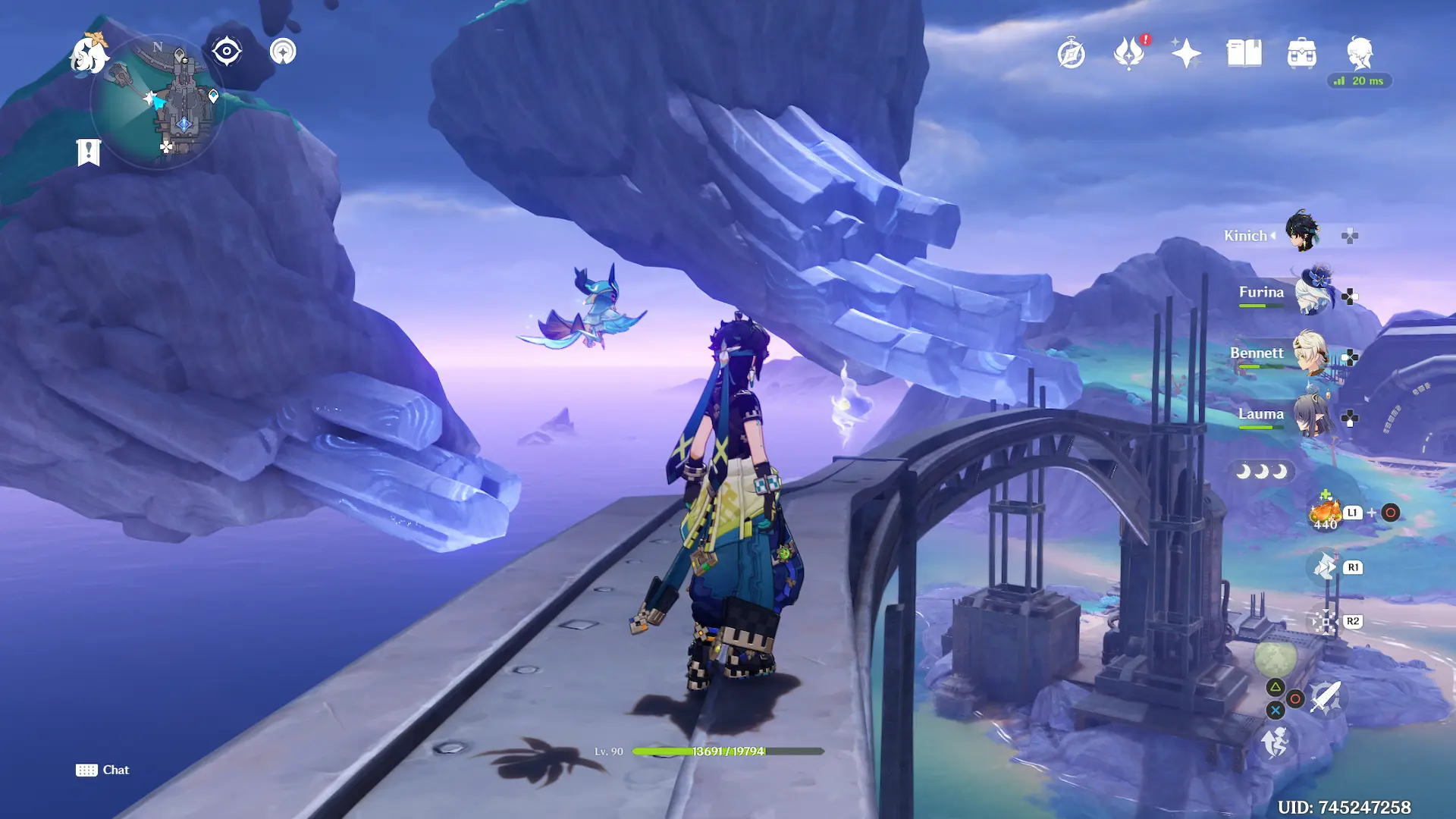
Task: Open the character profile head icon
Action: (x=1359, y=52)
